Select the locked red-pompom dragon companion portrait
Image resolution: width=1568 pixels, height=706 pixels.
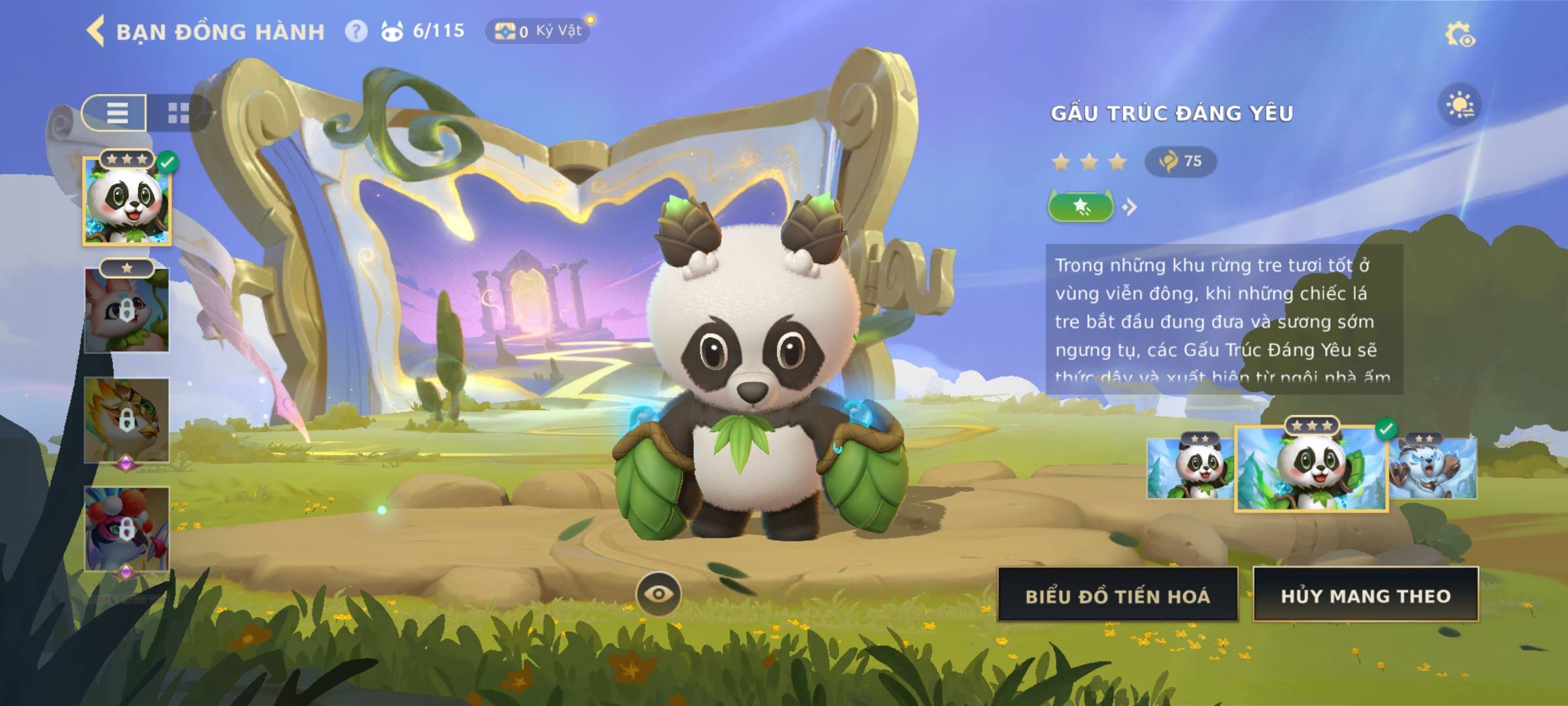pos(127,528)
